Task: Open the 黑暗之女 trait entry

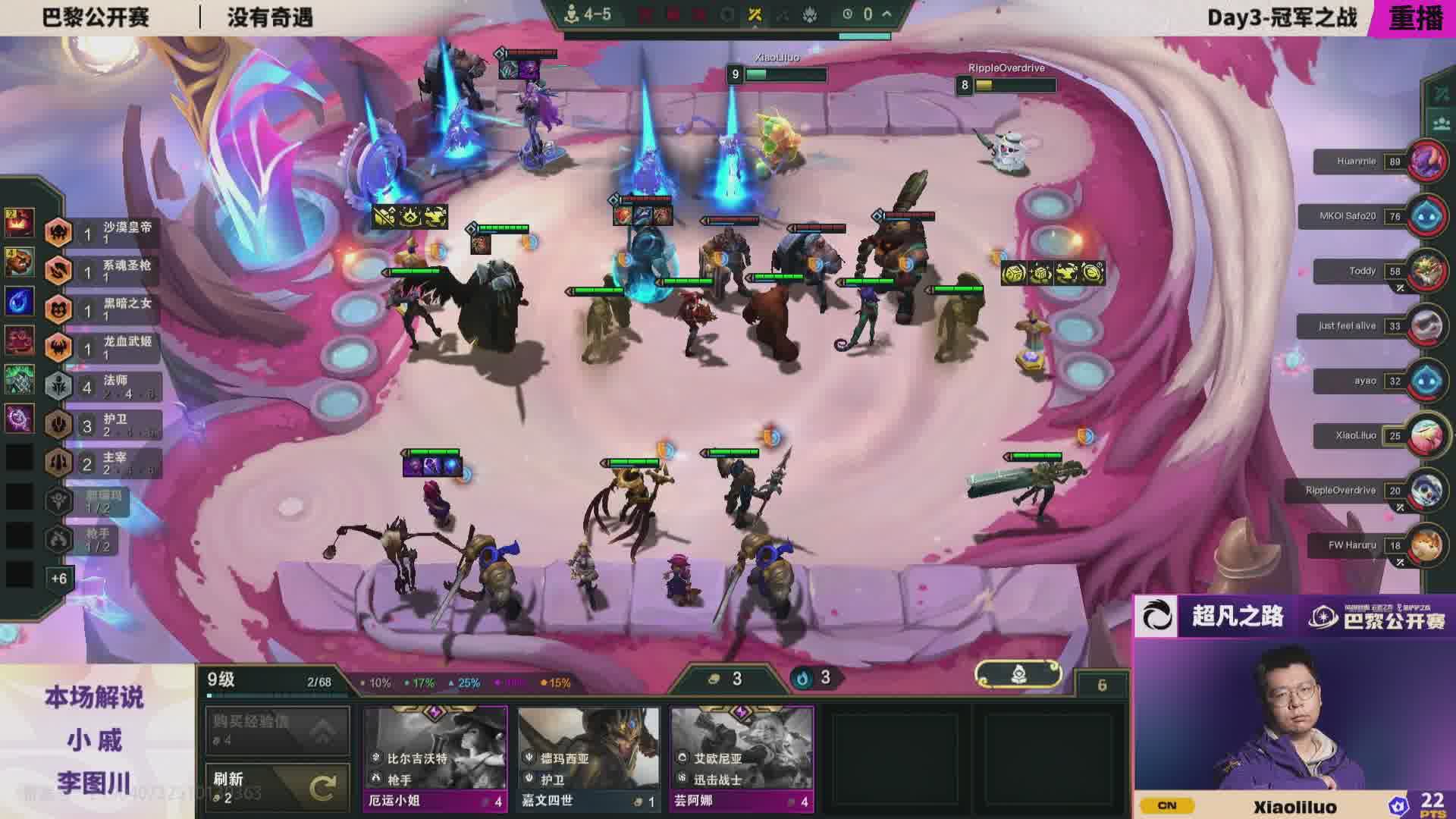Action: click(103, 309)
